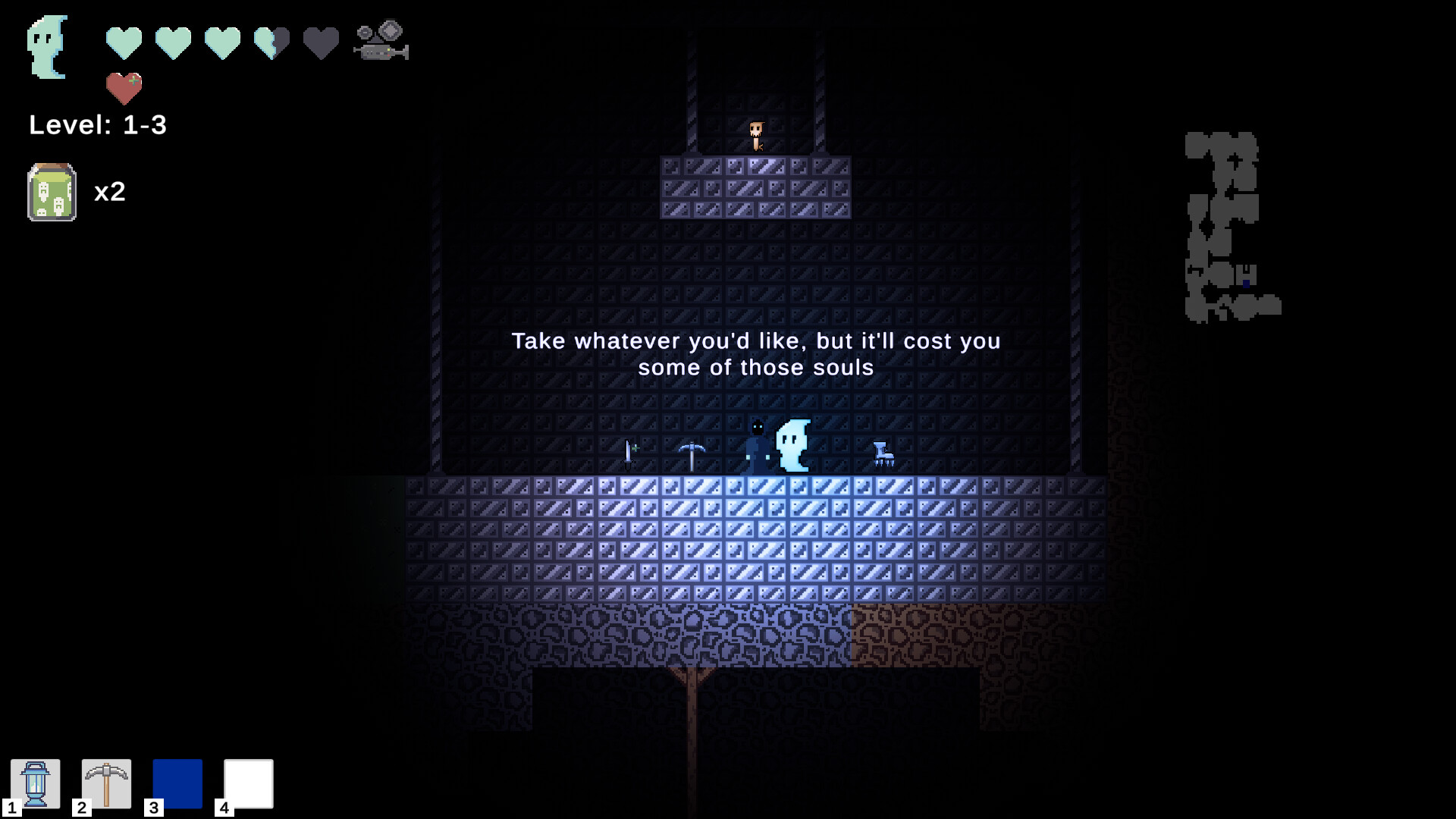Viewport: 1456px width, 819px height.
Task: Select the lantern in hotbar slot 1
Action: pyautogui.click(x=36, y=784)
